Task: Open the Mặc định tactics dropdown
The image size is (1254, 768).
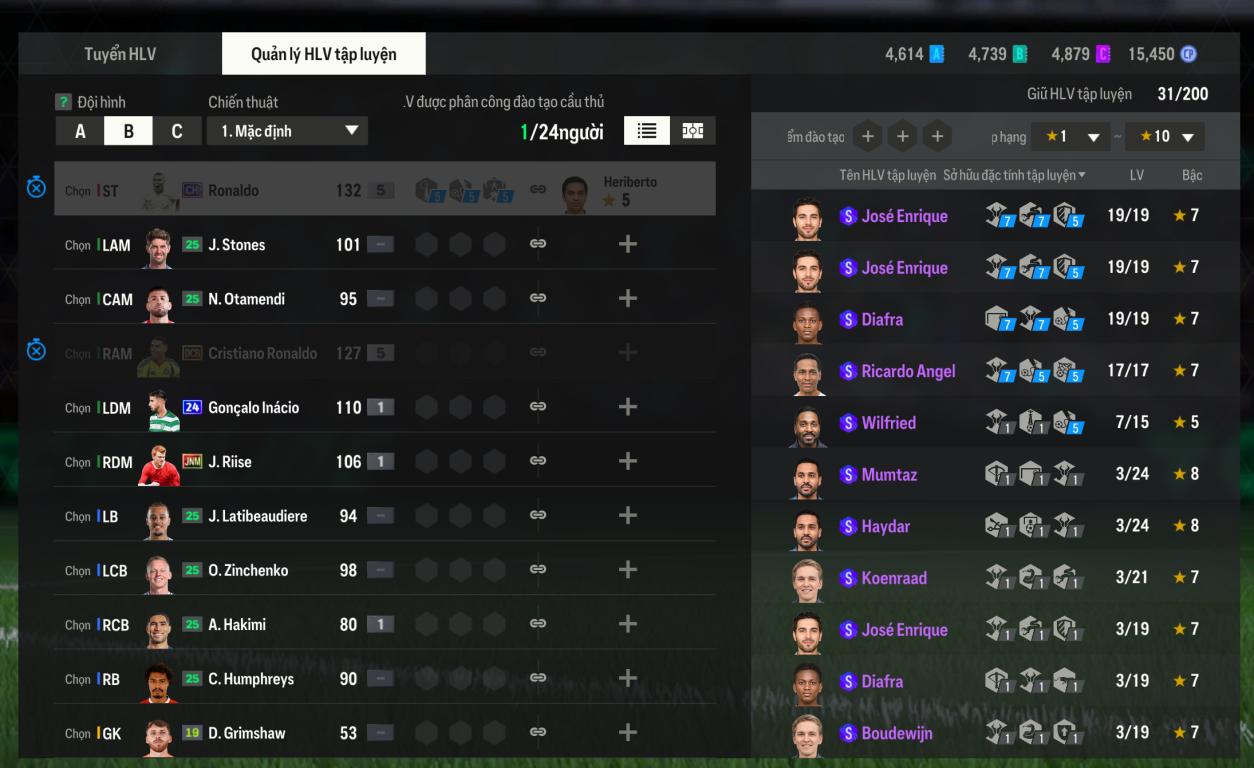Action: tap(287, 131)
